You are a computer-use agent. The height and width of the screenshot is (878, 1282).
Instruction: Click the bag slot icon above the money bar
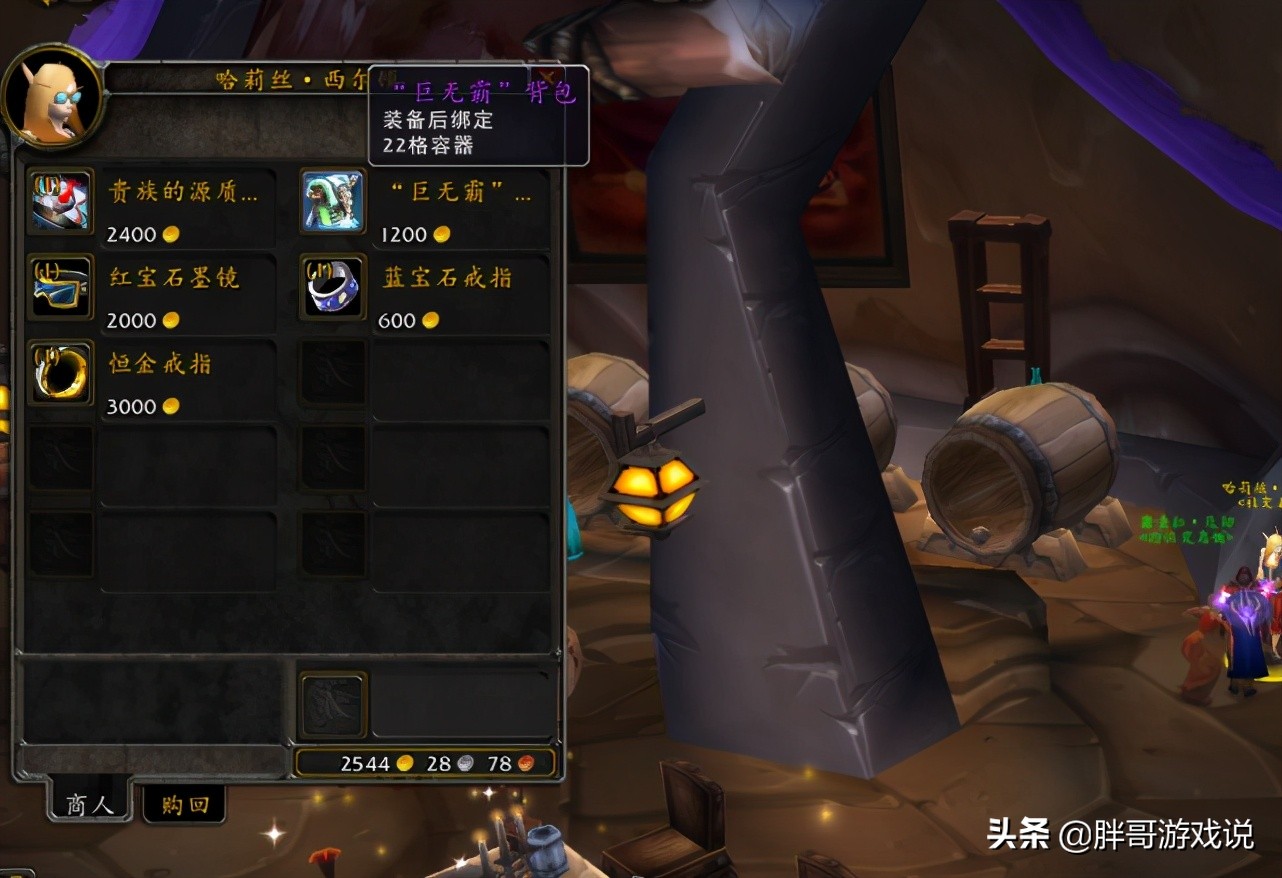coord(331,704)
